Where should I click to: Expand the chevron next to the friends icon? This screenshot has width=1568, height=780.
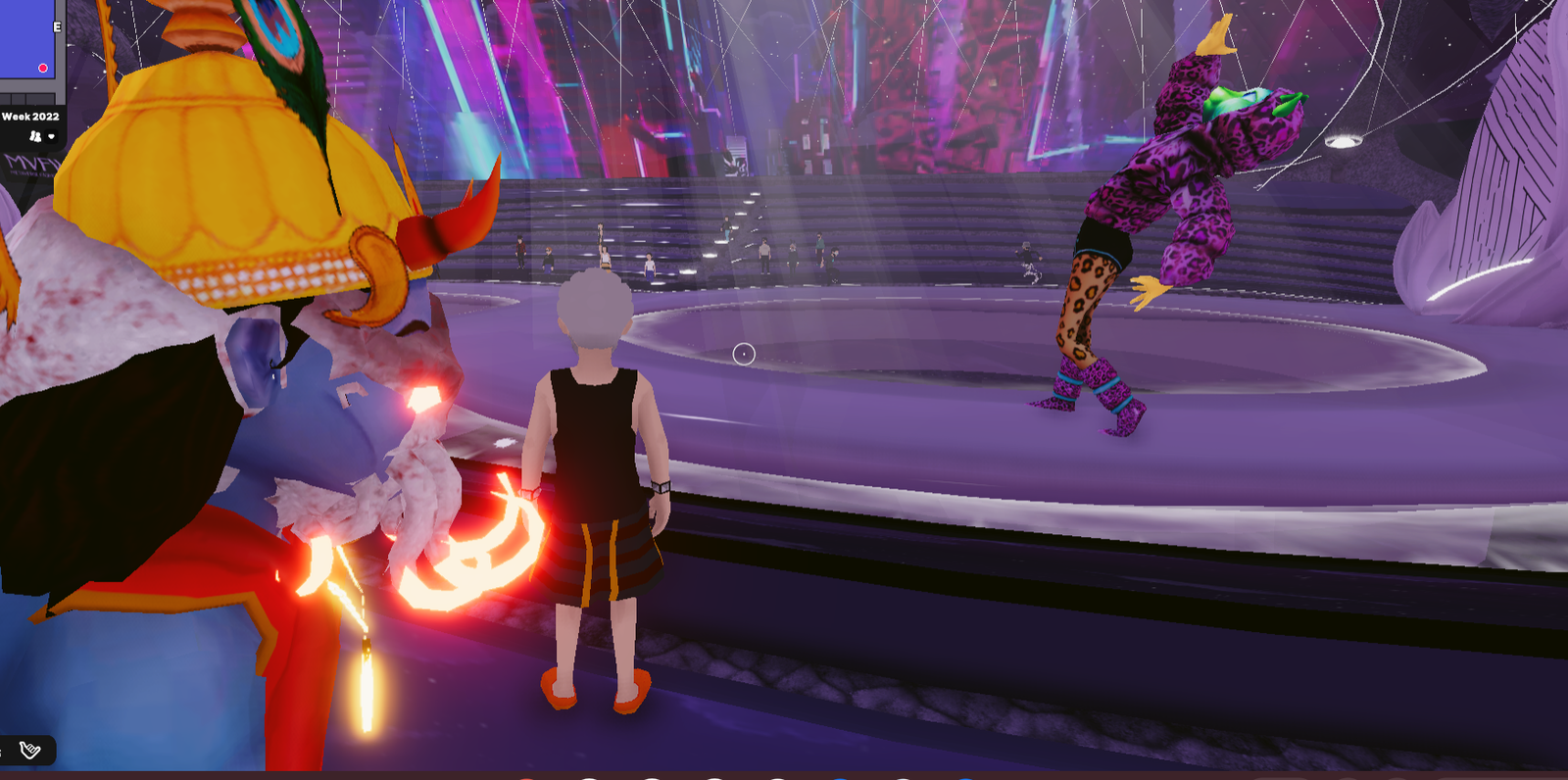[51, 137]
